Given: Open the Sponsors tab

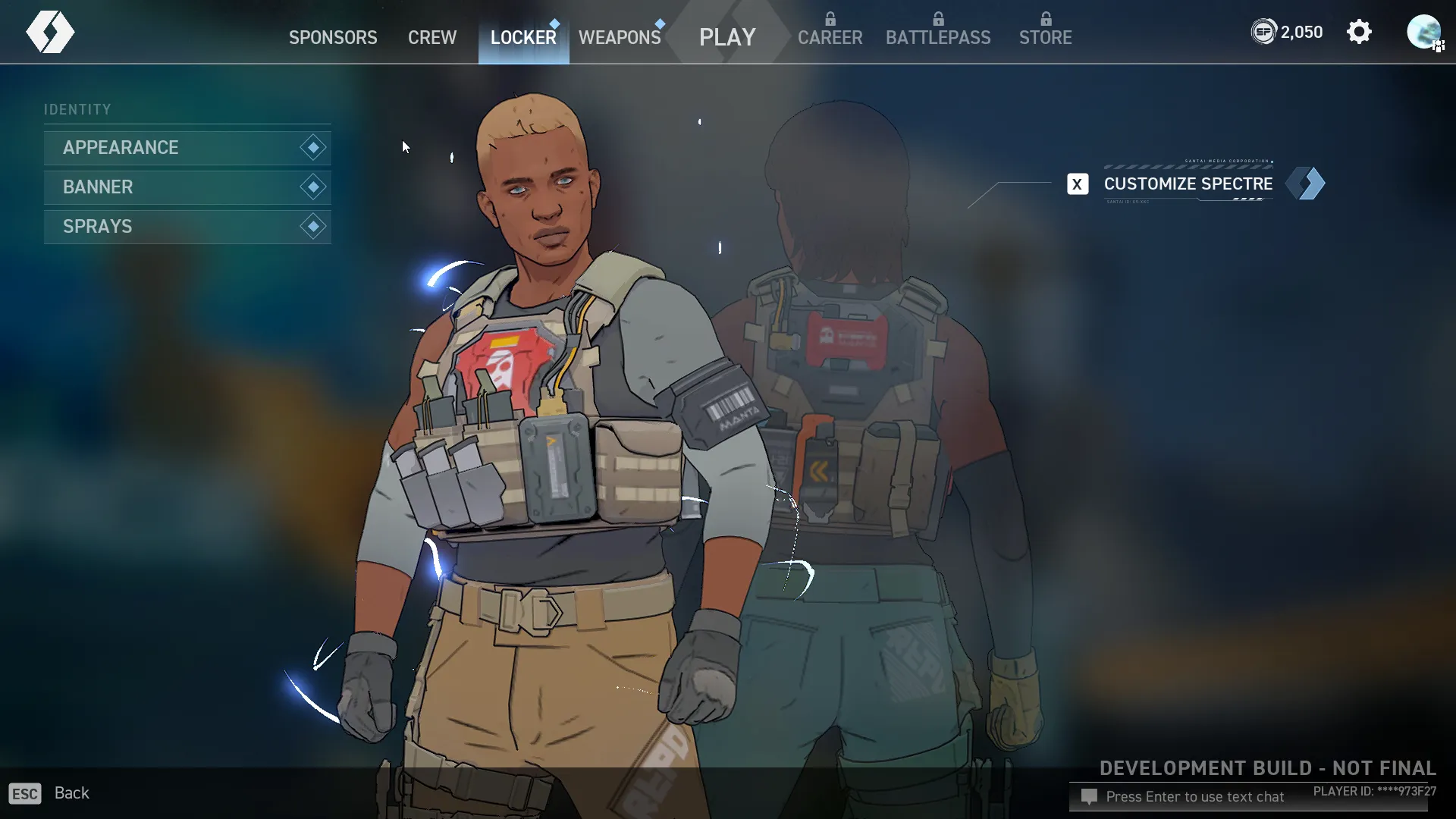Looking at the screenshot, I should (333, 37).
